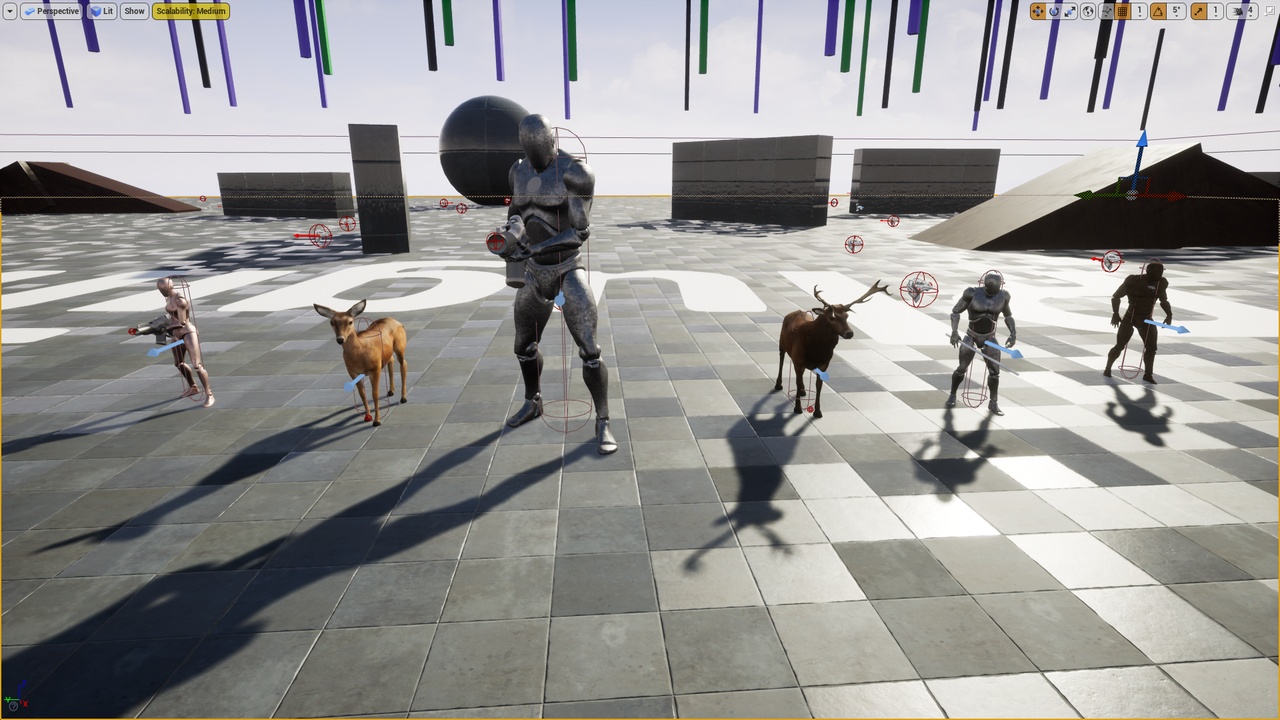1280x720 pixels.
Task: Toggle grid snapping on or off
Action: tap(1122, 10)
